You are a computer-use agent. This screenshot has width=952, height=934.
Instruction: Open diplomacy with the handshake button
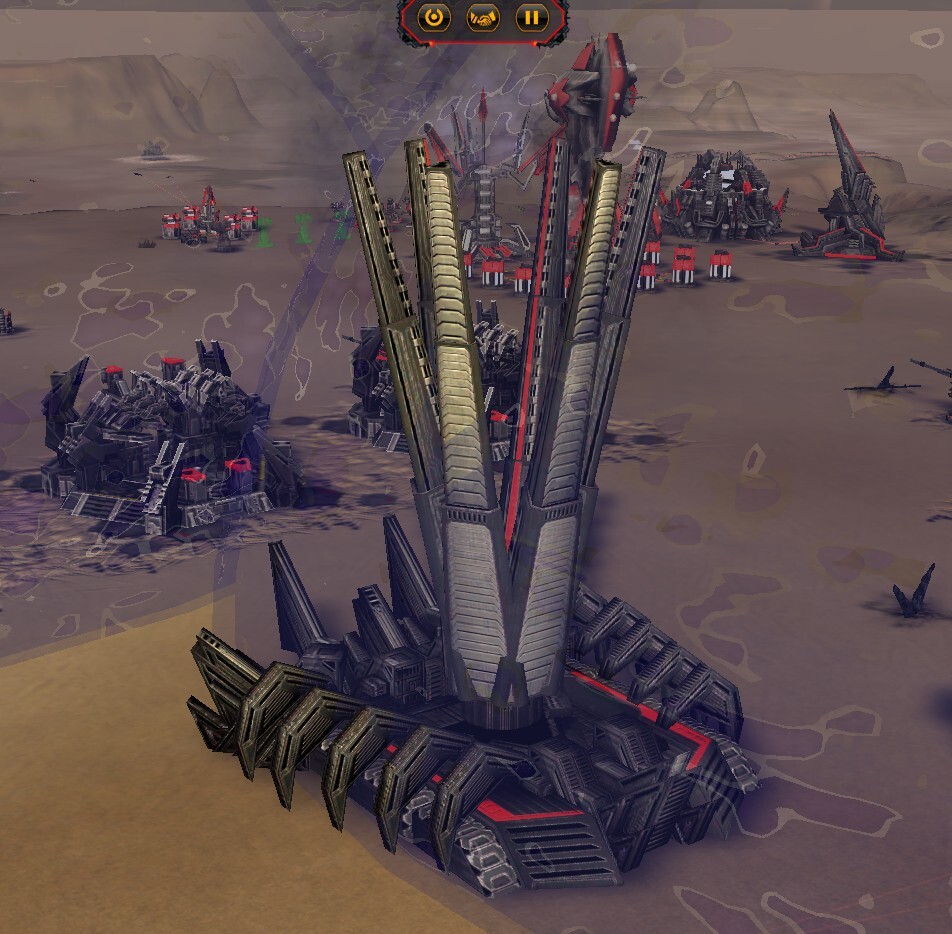pyautogui.click(x=483, y=17)
